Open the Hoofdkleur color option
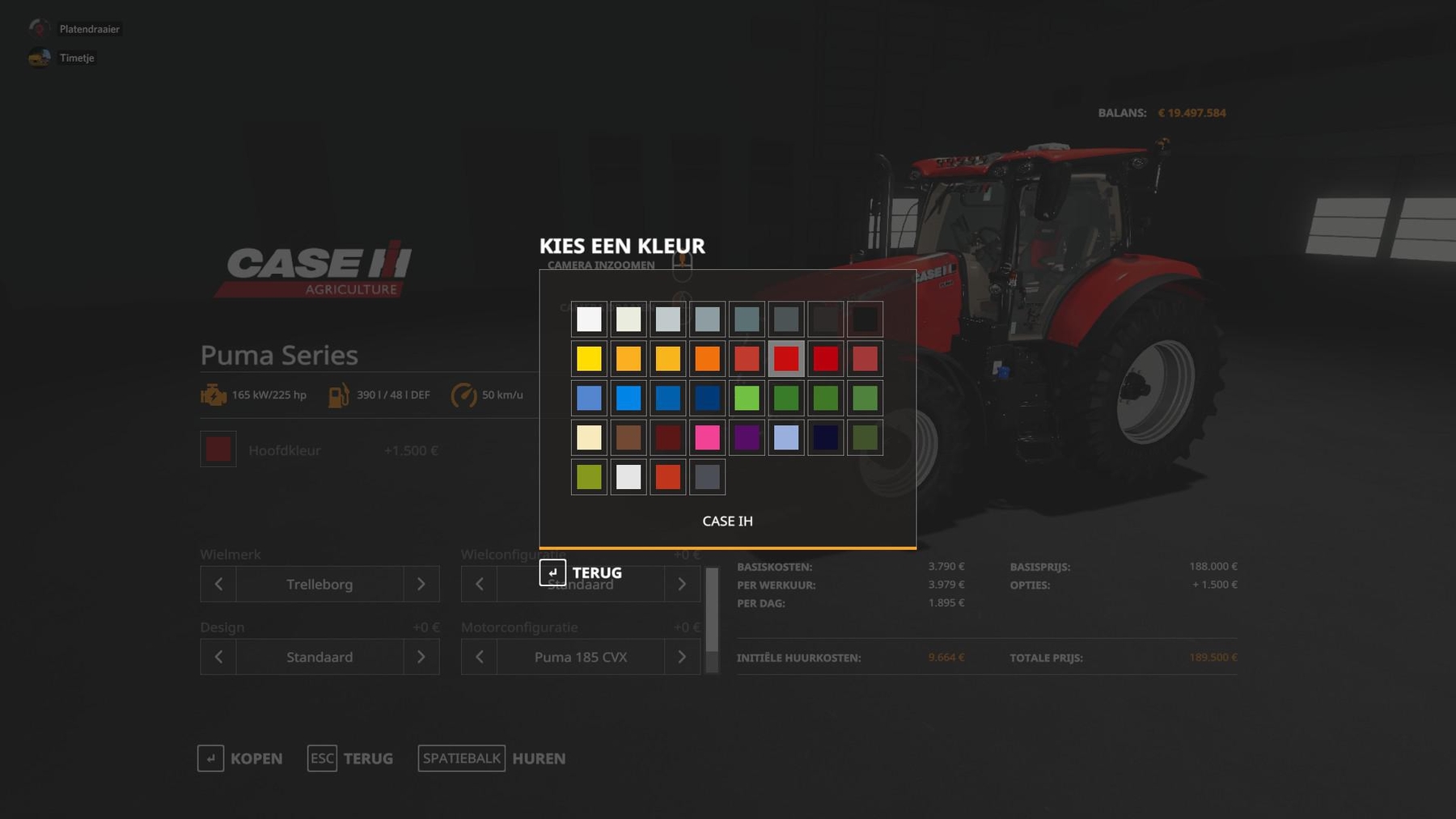This screenshot has width=1456, height=819. point(218,450)
